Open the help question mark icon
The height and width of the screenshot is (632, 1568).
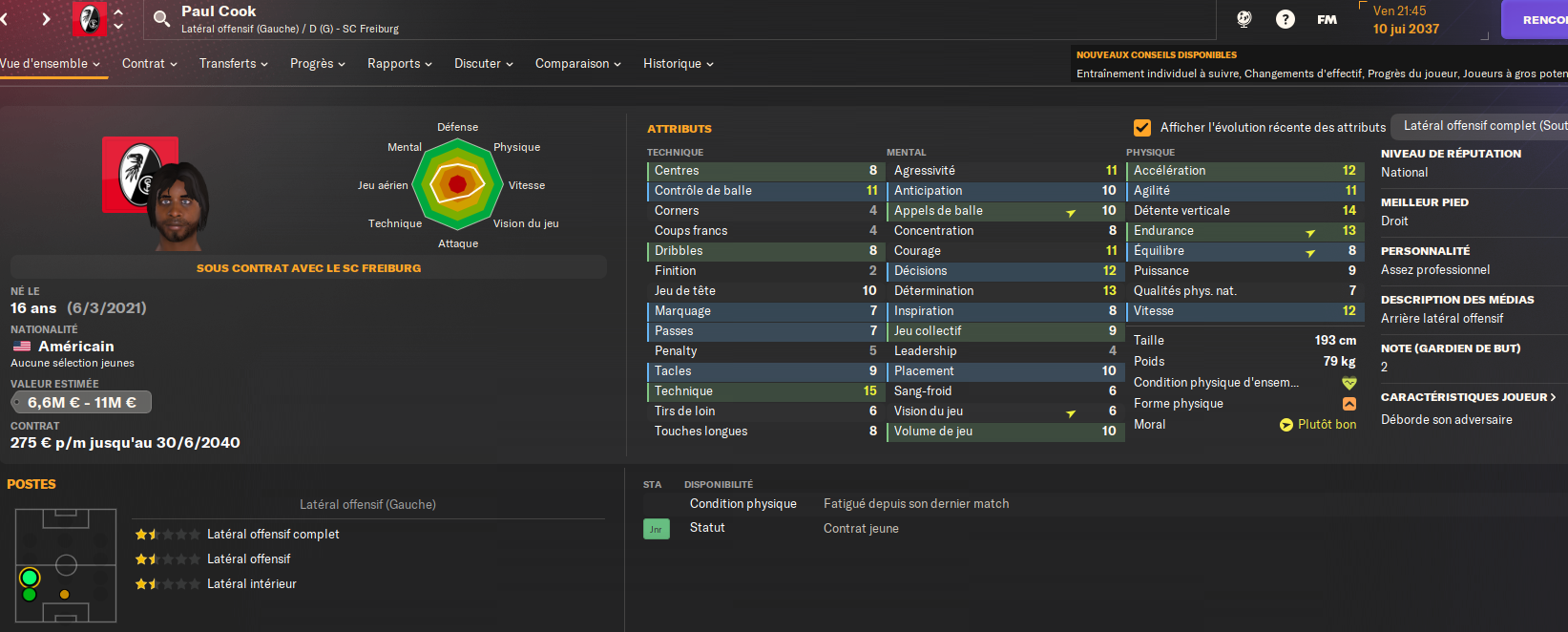coord(1286,19)
